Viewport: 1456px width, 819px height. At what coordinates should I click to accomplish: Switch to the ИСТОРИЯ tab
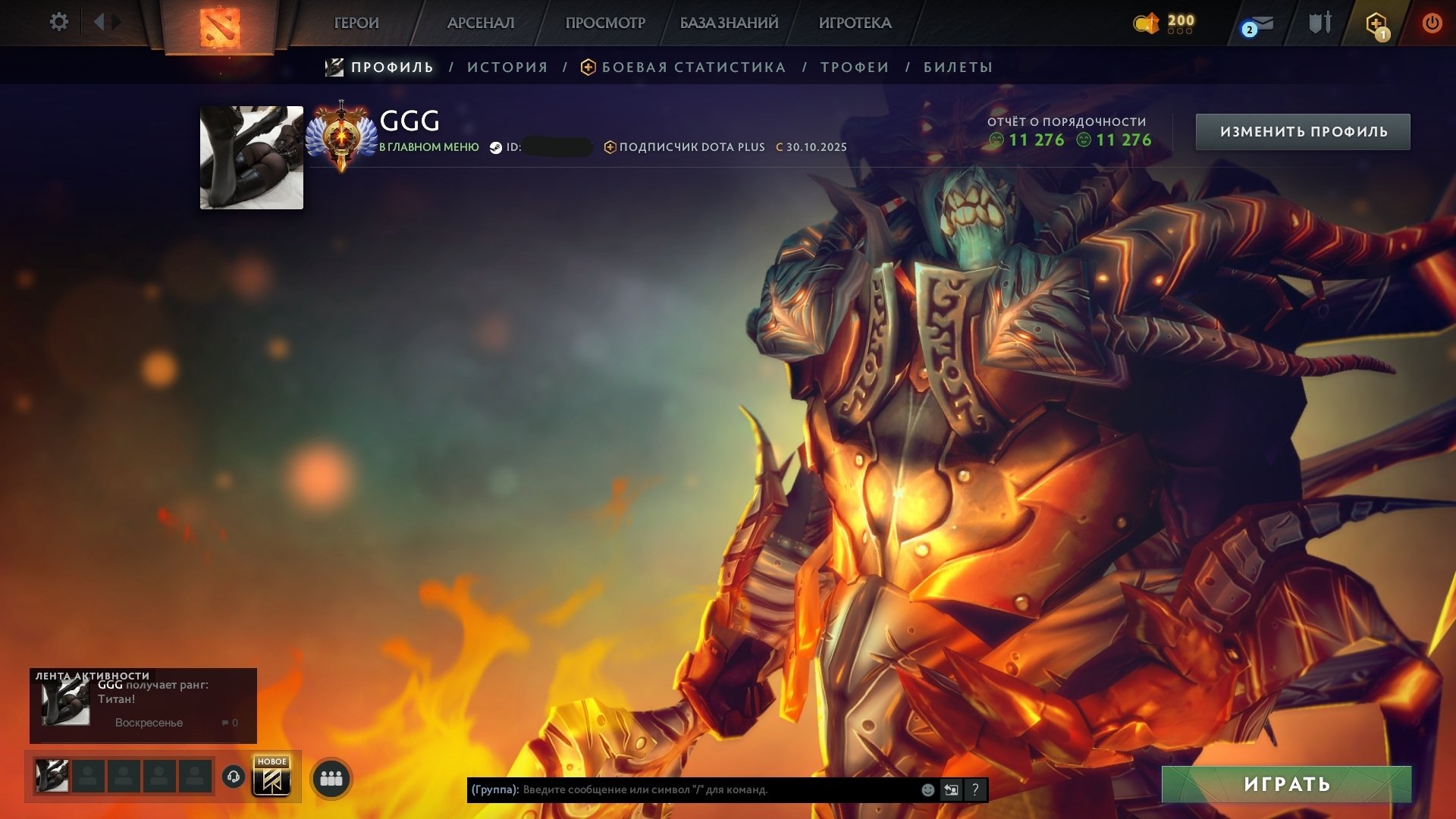(507, 67)
